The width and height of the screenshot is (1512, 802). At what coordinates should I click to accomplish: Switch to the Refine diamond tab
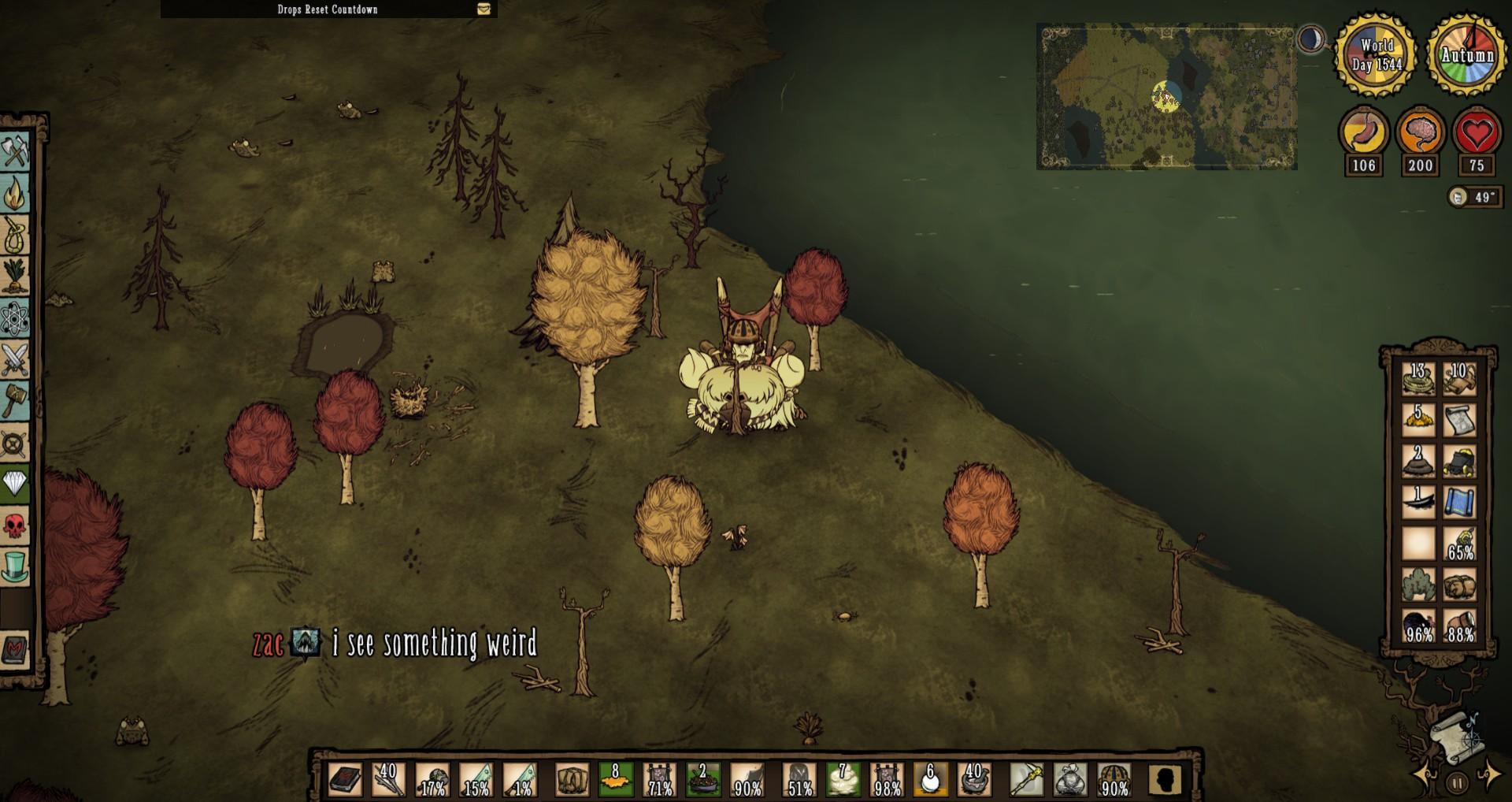click(16, 483)
